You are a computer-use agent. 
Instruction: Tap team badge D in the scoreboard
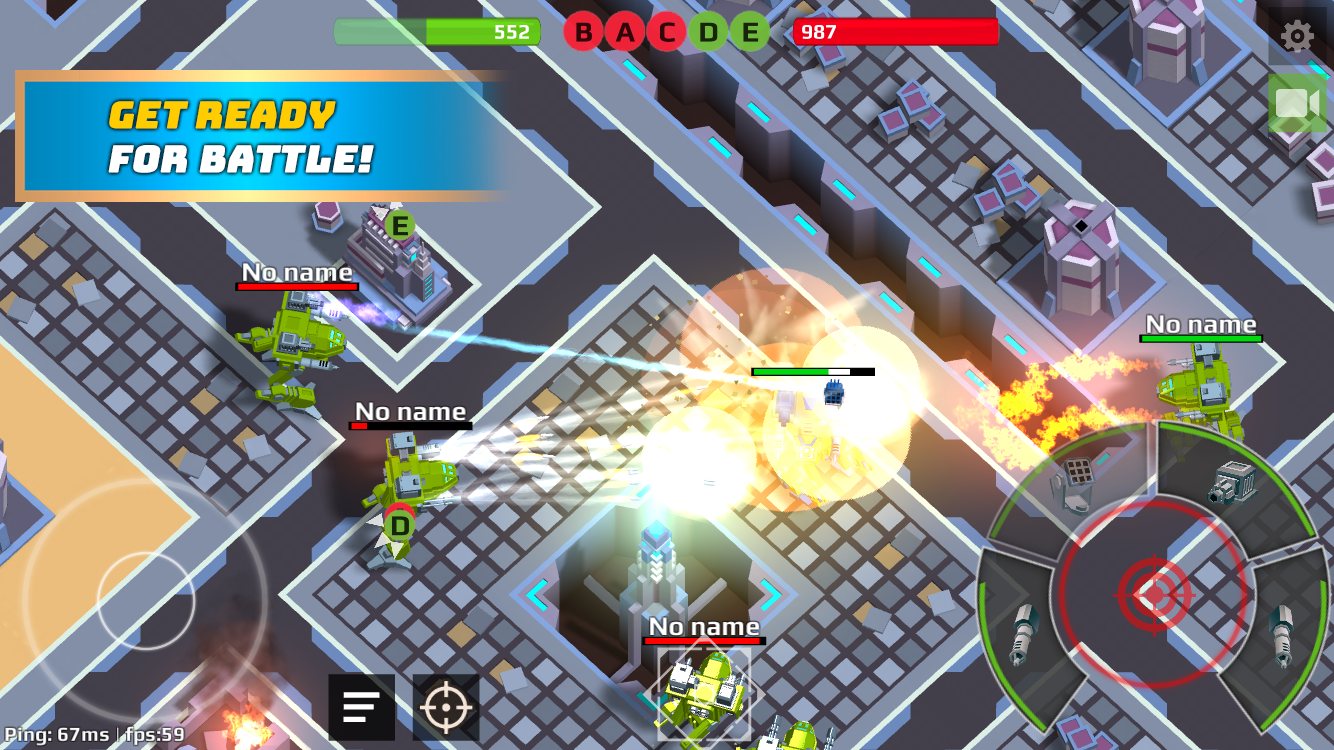coord(706,32)
